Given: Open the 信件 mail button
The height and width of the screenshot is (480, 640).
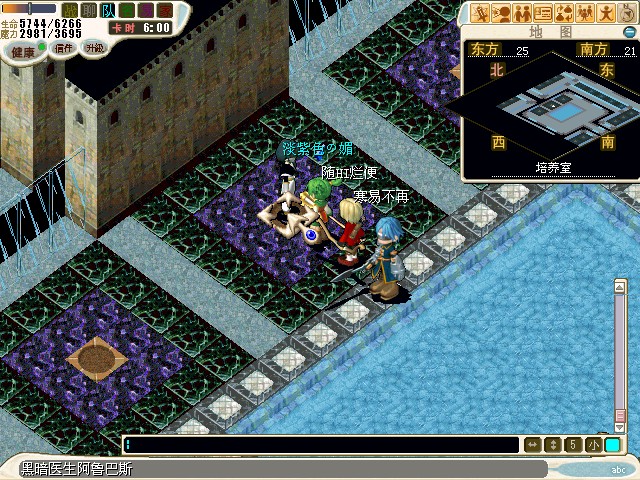Looking at the screenshot, I should click(63, 48).
